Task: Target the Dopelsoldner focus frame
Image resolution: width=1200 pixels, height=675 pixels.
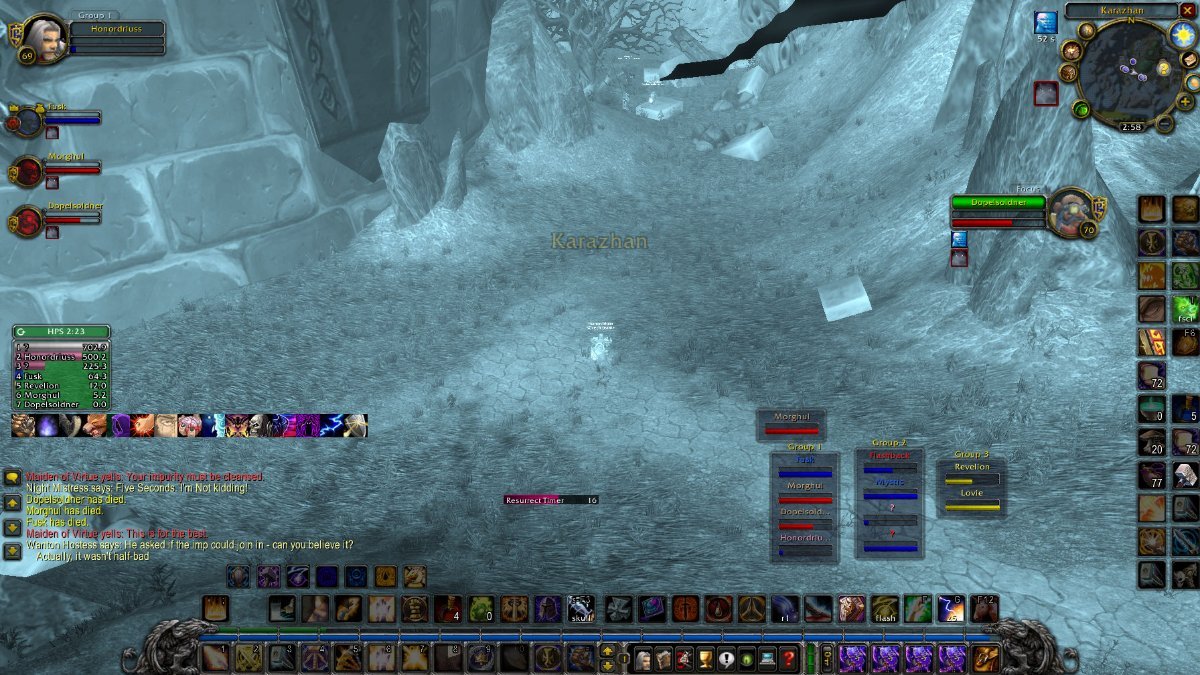Action: point(1072,211)
